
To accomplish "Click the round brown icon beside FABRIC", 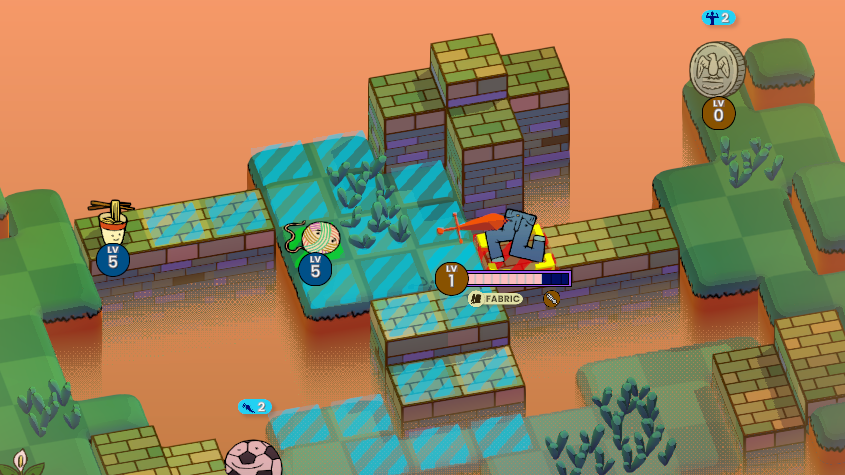I will (x=551, y=298).
